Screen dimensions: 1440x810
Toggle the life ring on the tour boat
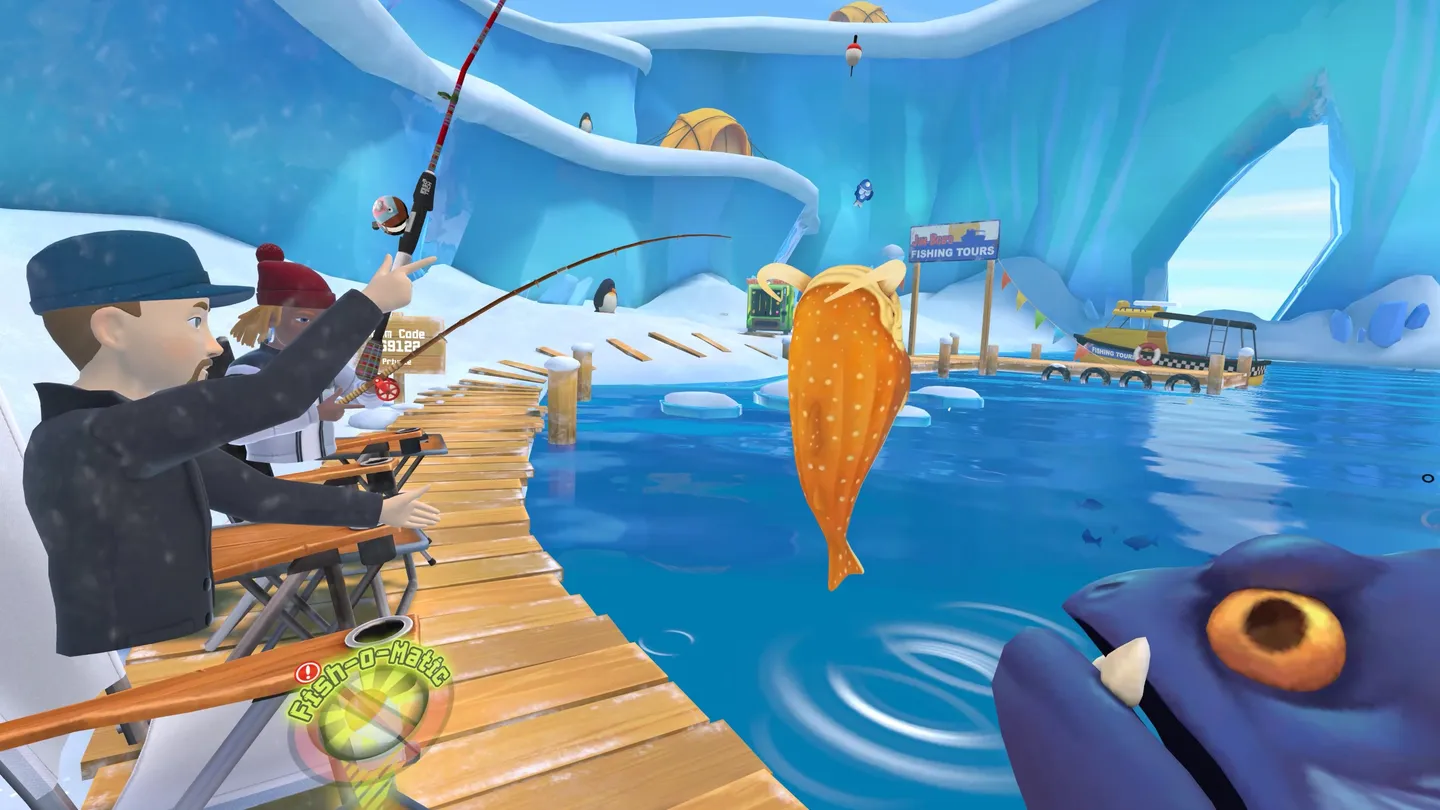1146,353
